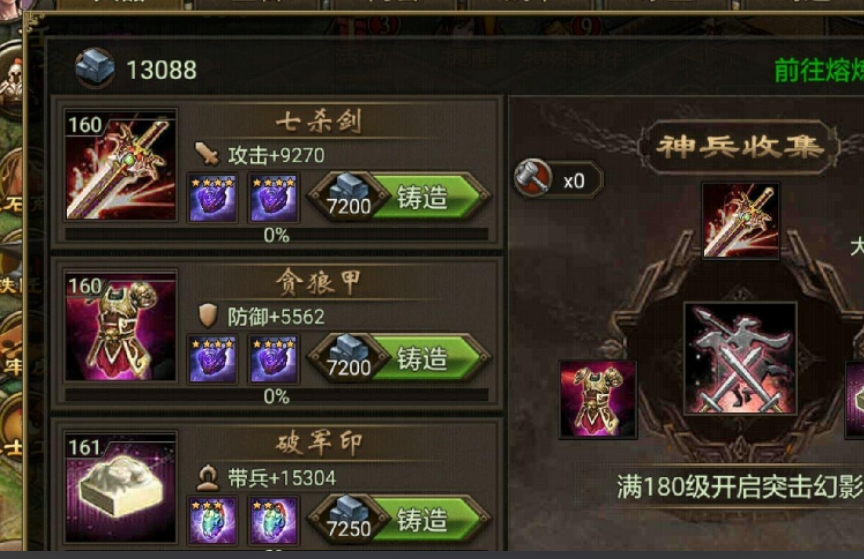864x559 pixels.
Task: Choose the armor icon in the 神兵收集 ring
Action: pos(597,399)
